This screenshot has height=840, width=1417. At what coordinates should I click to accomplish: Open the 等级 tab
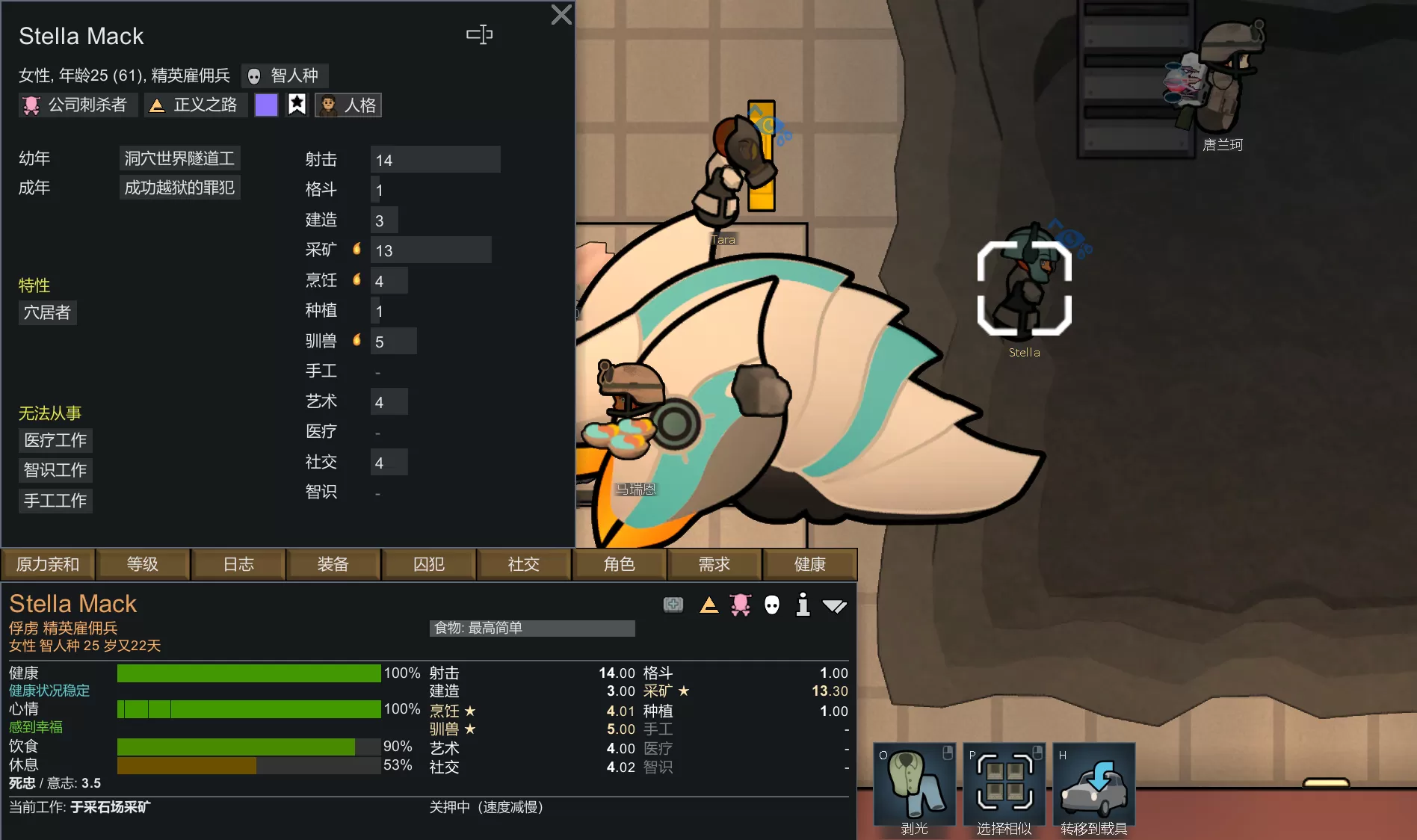tap(143, 564)
